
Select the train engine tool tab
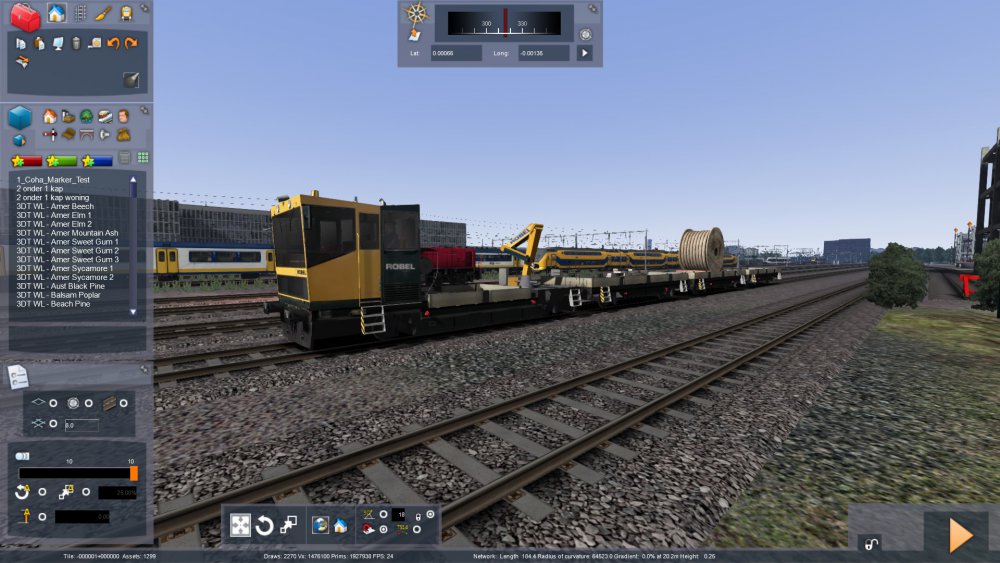pos(127,13)
